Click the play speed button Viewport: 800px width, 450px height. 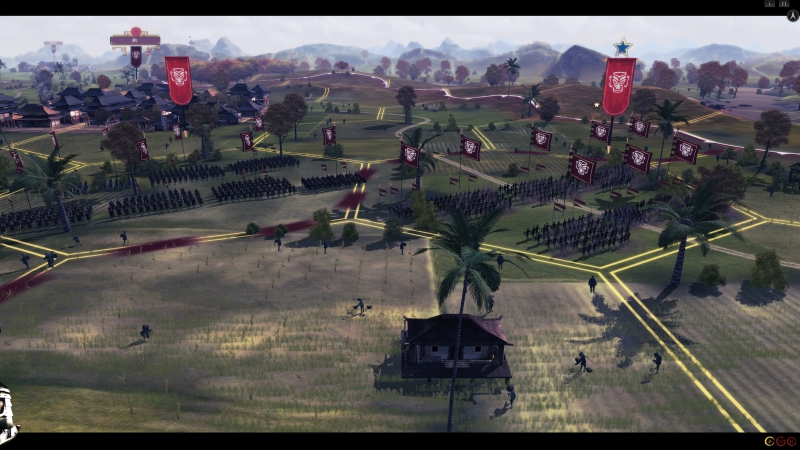click(768, 441)
